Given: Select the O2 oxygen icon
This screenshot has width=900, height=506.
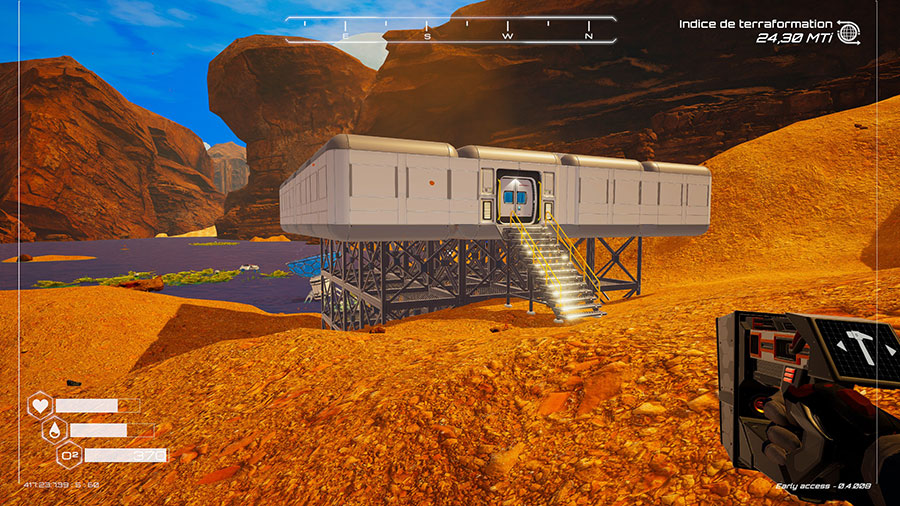Looking at the screenshot, I should [x=70, y=456].
